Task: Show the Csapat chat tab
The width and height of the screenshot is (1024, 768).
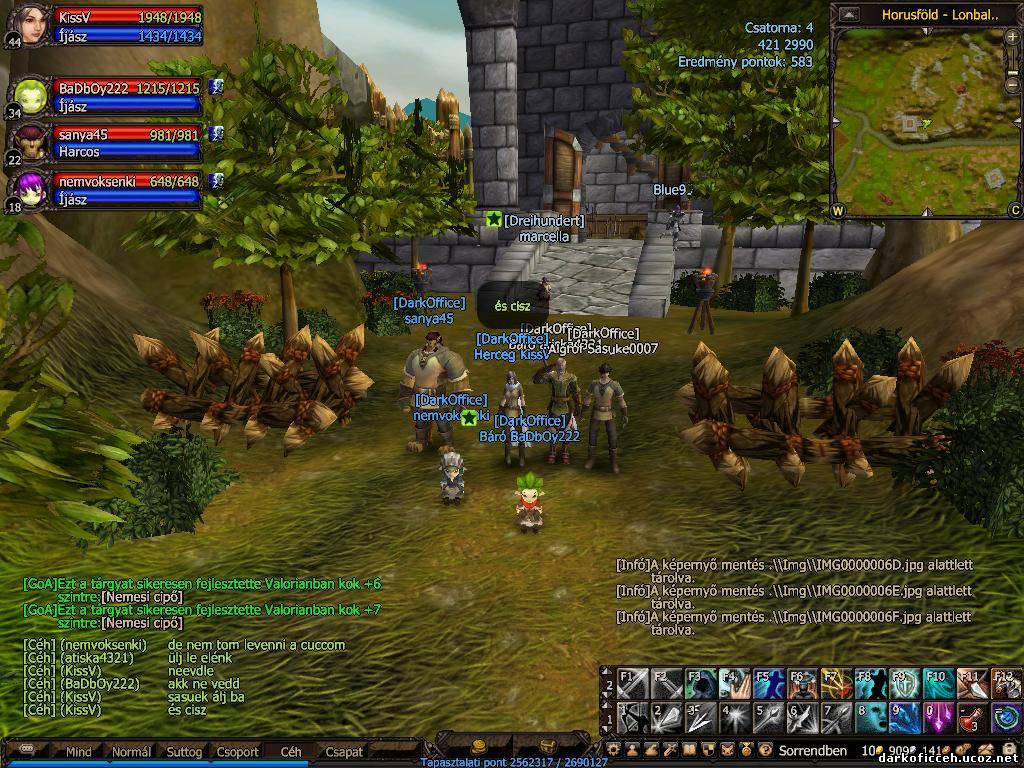Action: [344, 751]
